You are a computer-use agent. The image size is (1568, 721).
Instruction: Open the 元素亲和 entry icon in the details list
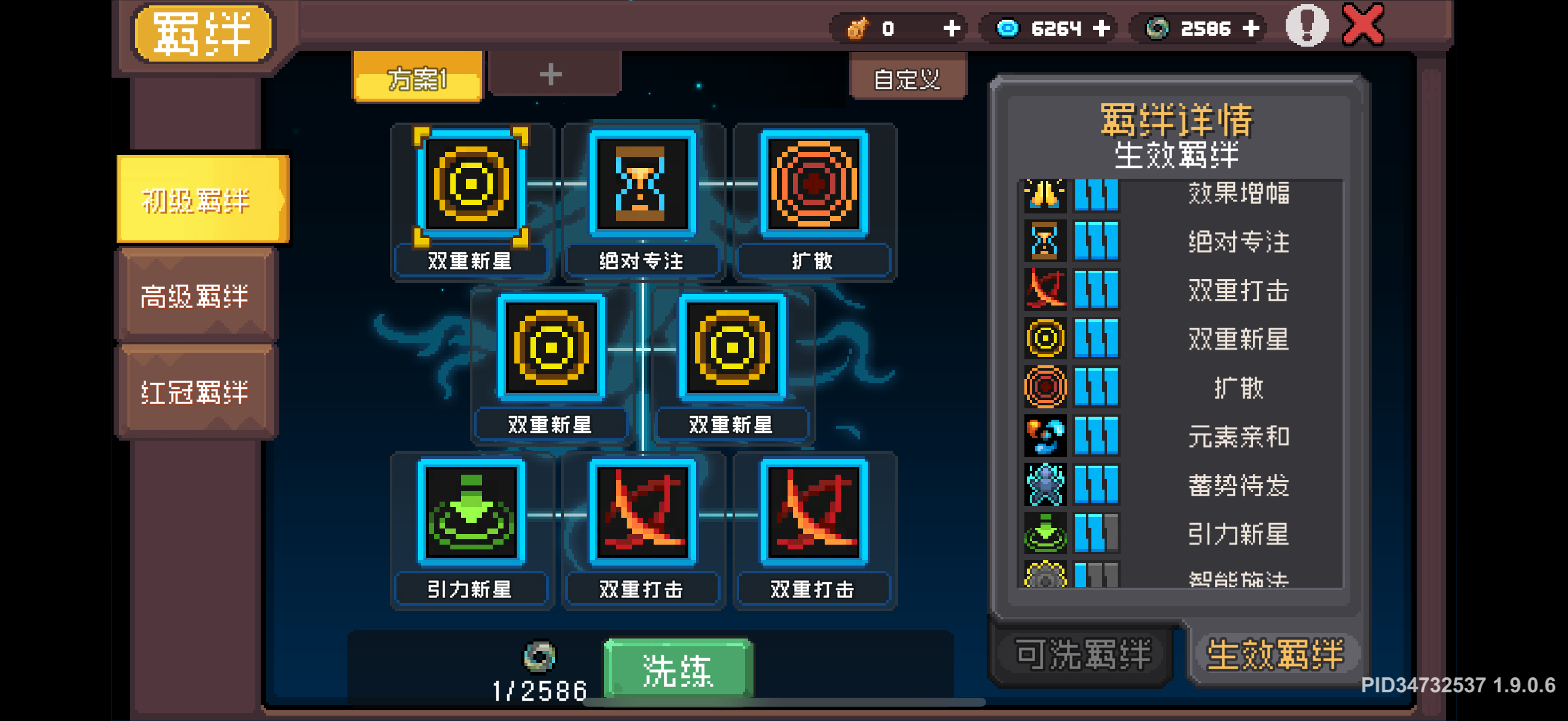[1045, 436]
